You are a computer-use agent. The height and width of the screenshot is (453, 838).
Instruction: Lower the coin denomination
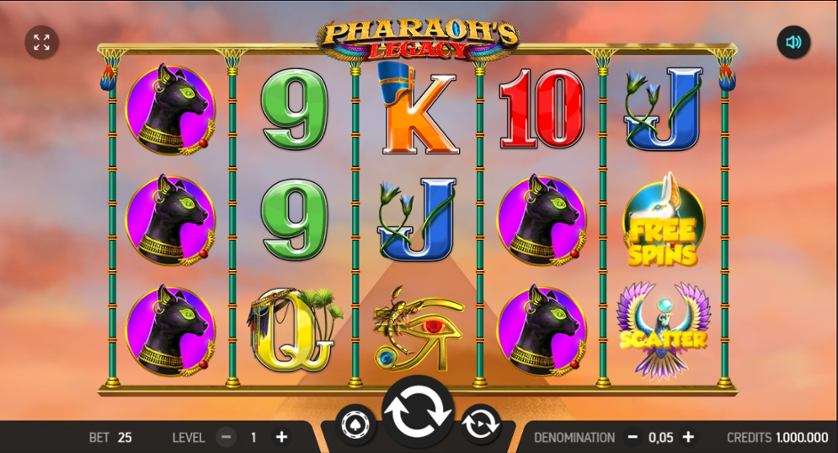pyautogui.click(x=632, y=437)
